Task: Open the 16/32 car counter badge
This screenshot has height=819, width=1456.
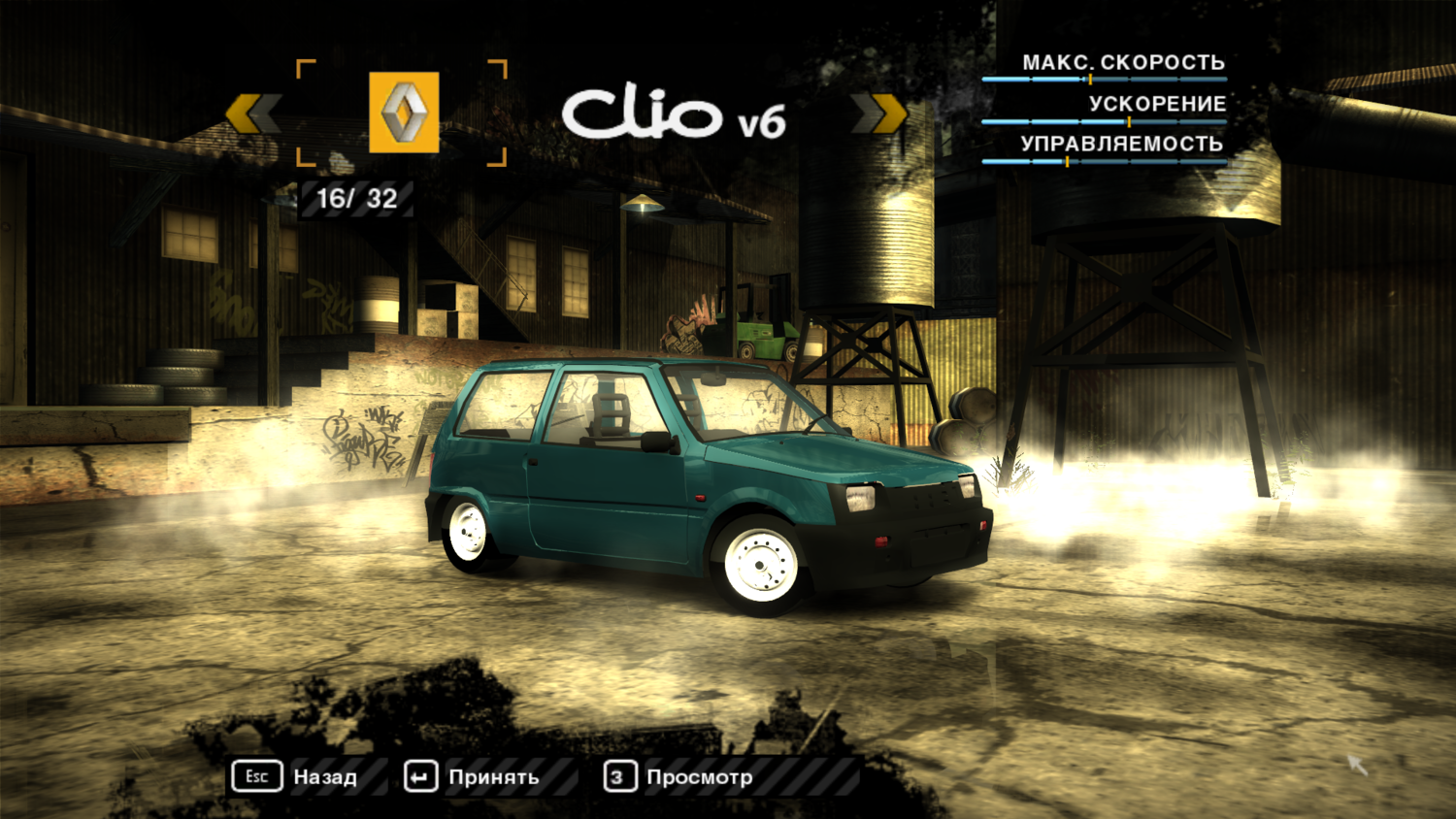Action: point(357,199)
